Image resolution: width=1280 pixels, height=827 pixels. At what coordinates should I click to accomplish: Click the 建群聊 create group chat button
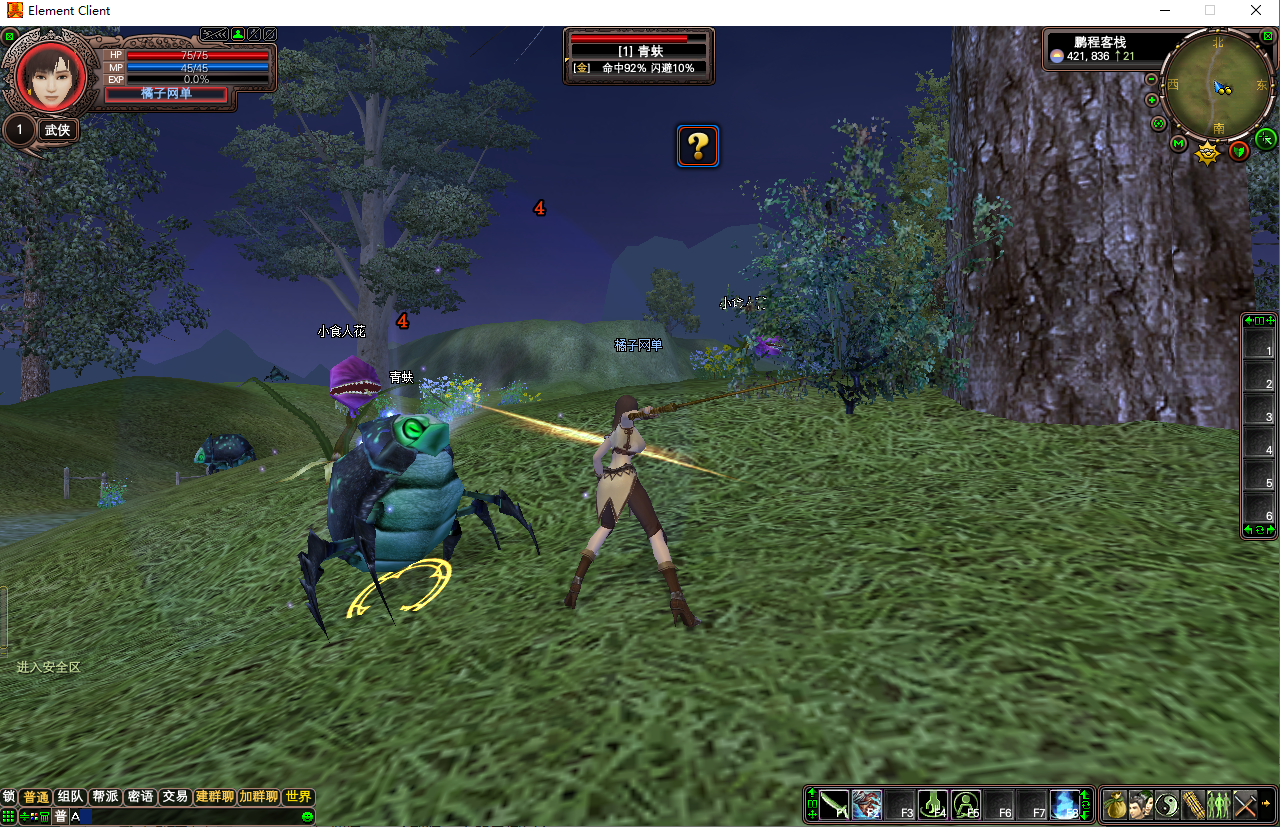(215, 797)
